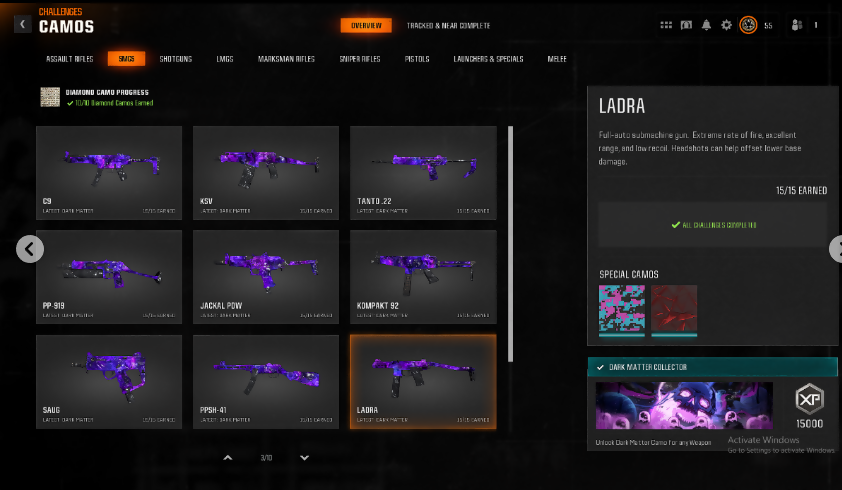
Task: Show the Marksman Rifles category
Action: 286,59
